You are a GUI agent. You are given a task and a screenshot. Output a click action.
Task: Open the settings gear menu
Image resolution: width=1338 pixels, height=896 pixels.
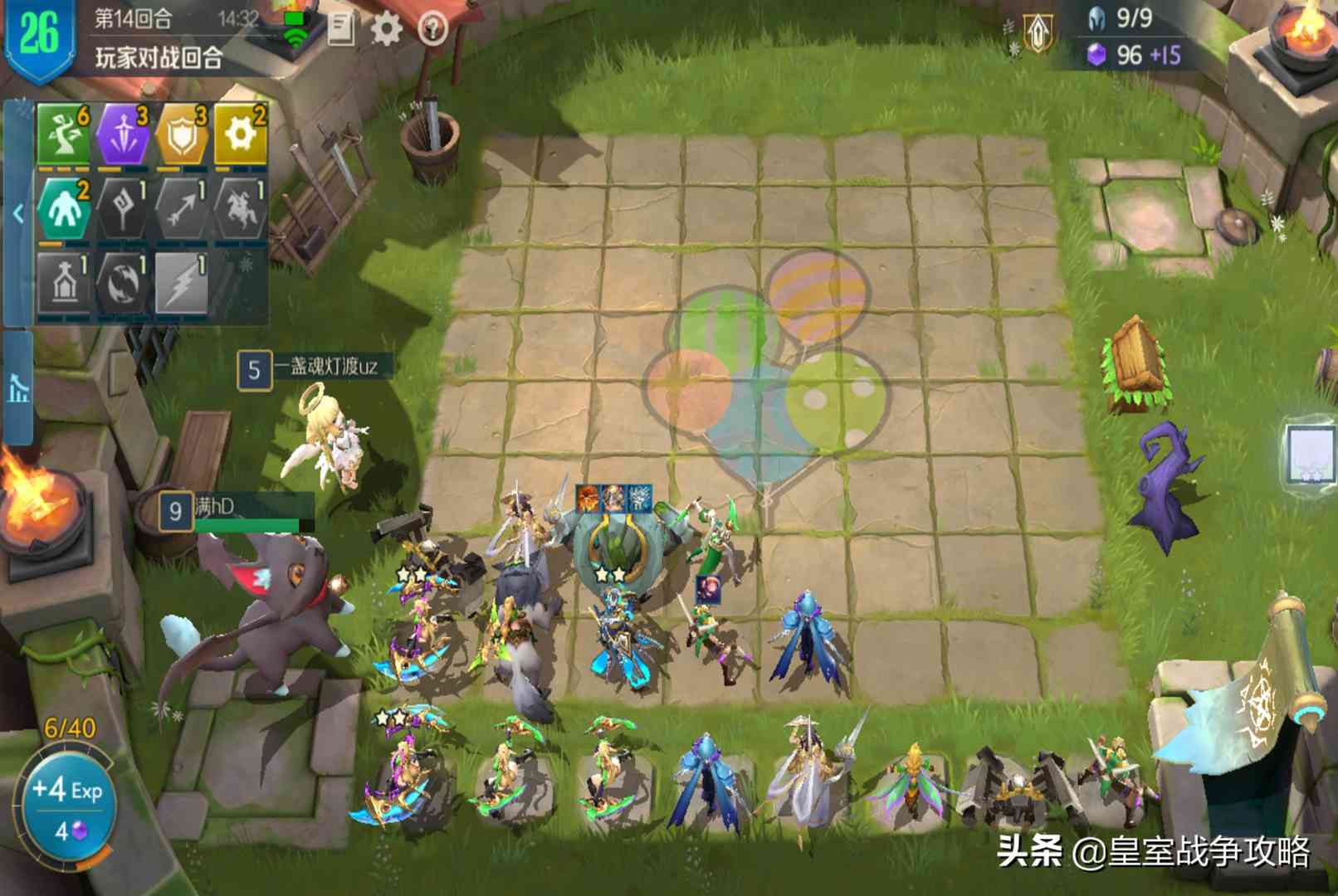pos(386,30)
